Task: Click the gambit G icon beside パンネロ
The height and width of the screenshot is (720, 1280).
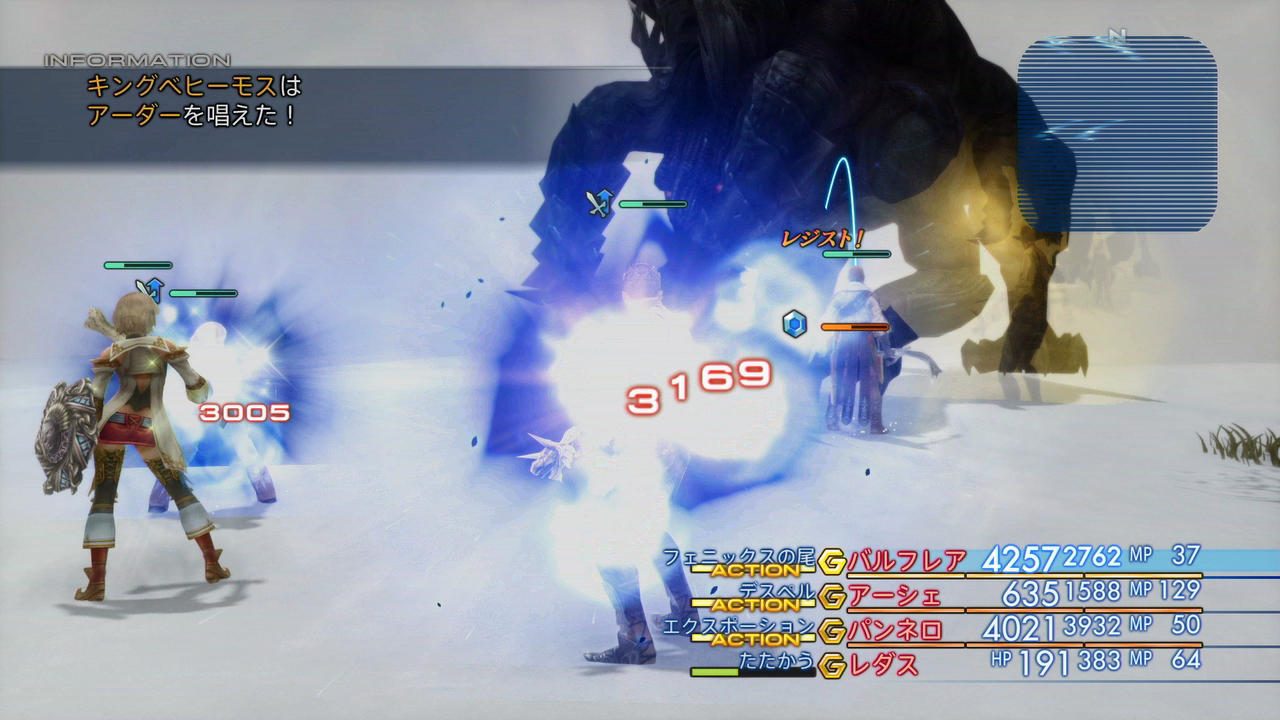Action: click(x=831, y=632)
